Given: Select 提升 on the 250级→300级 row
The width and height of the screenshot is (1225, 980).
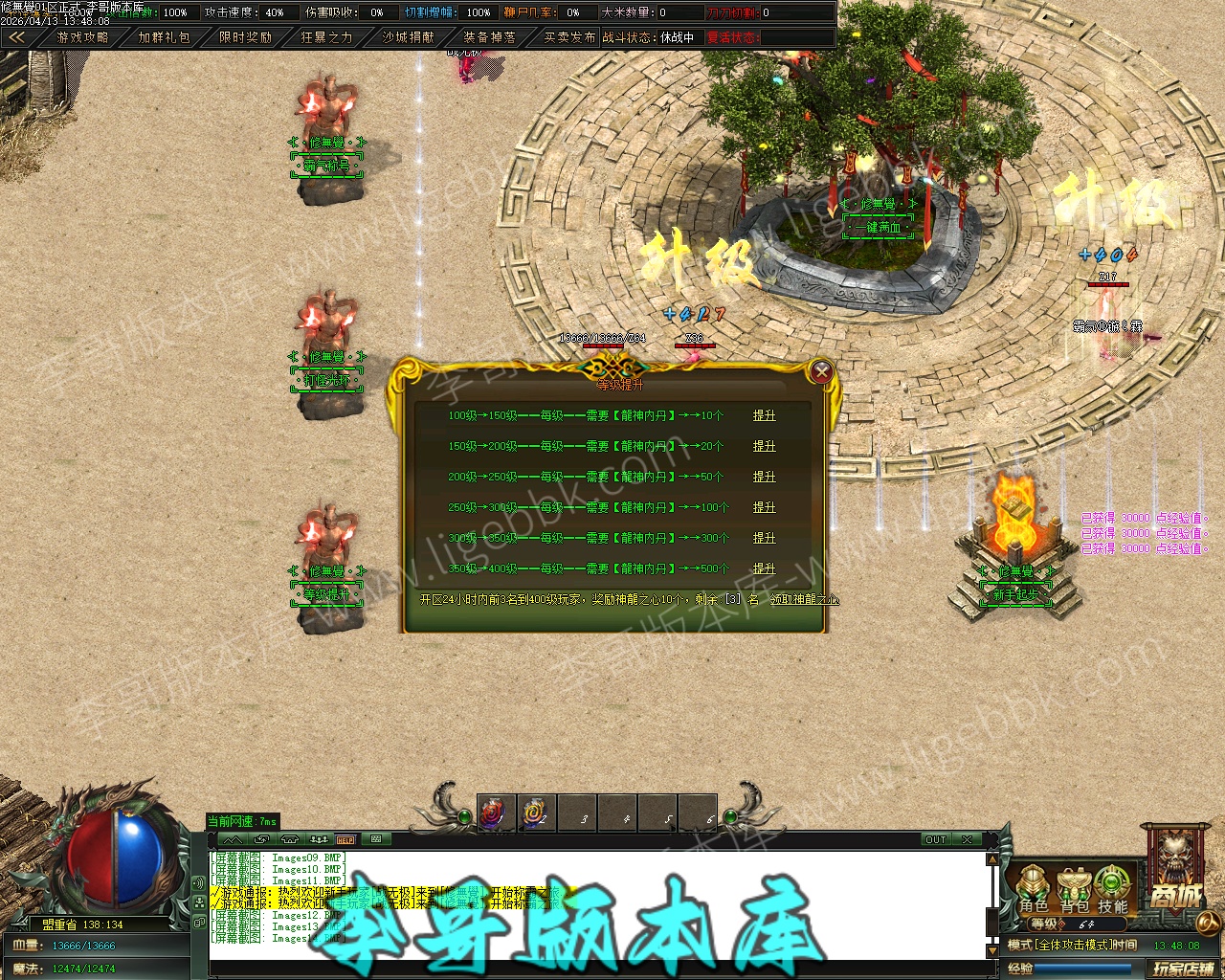Looking at the screenshot, I should [764, 507].
